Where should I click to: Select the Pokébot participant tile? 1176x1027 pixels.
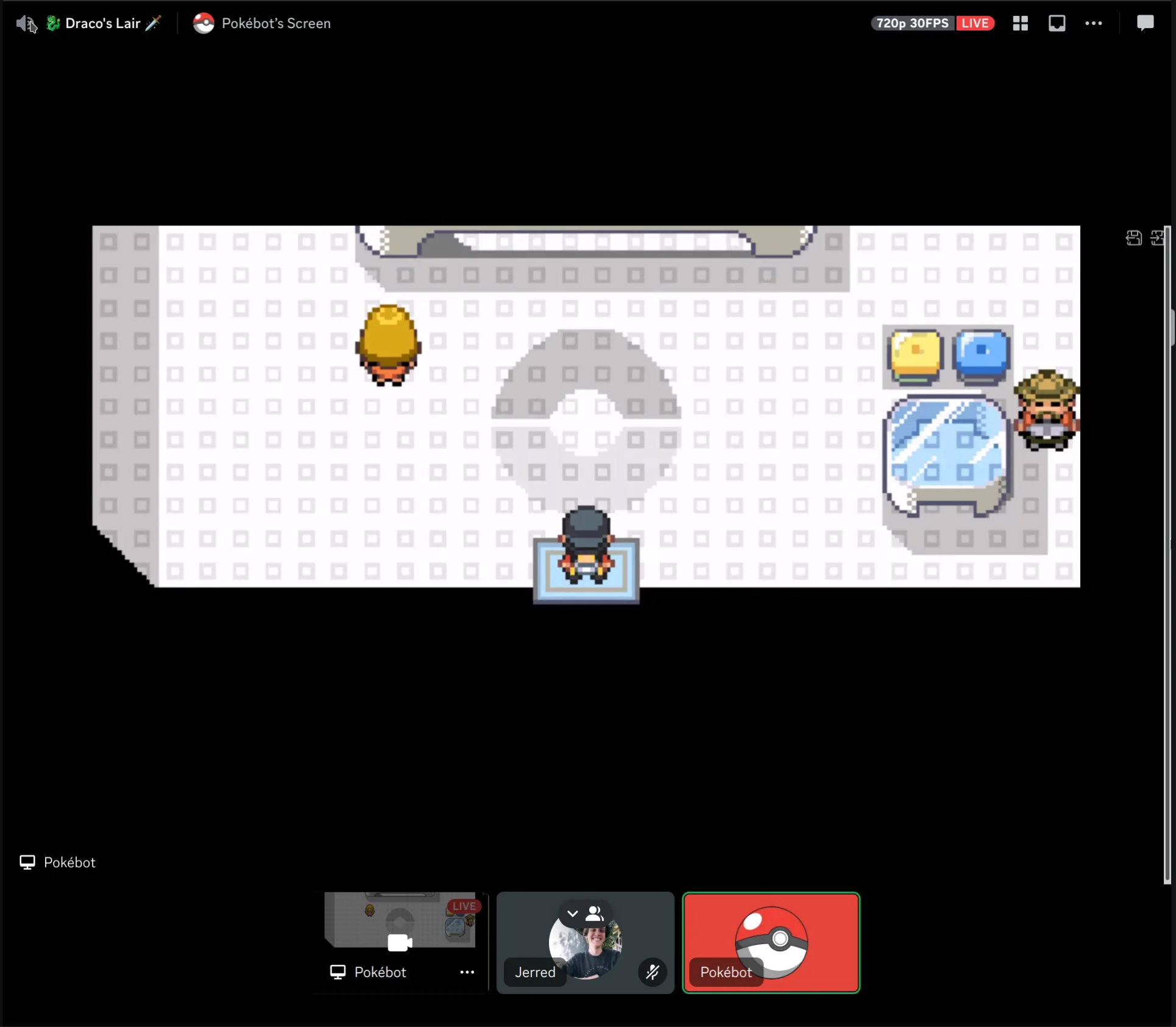point(771,942)
